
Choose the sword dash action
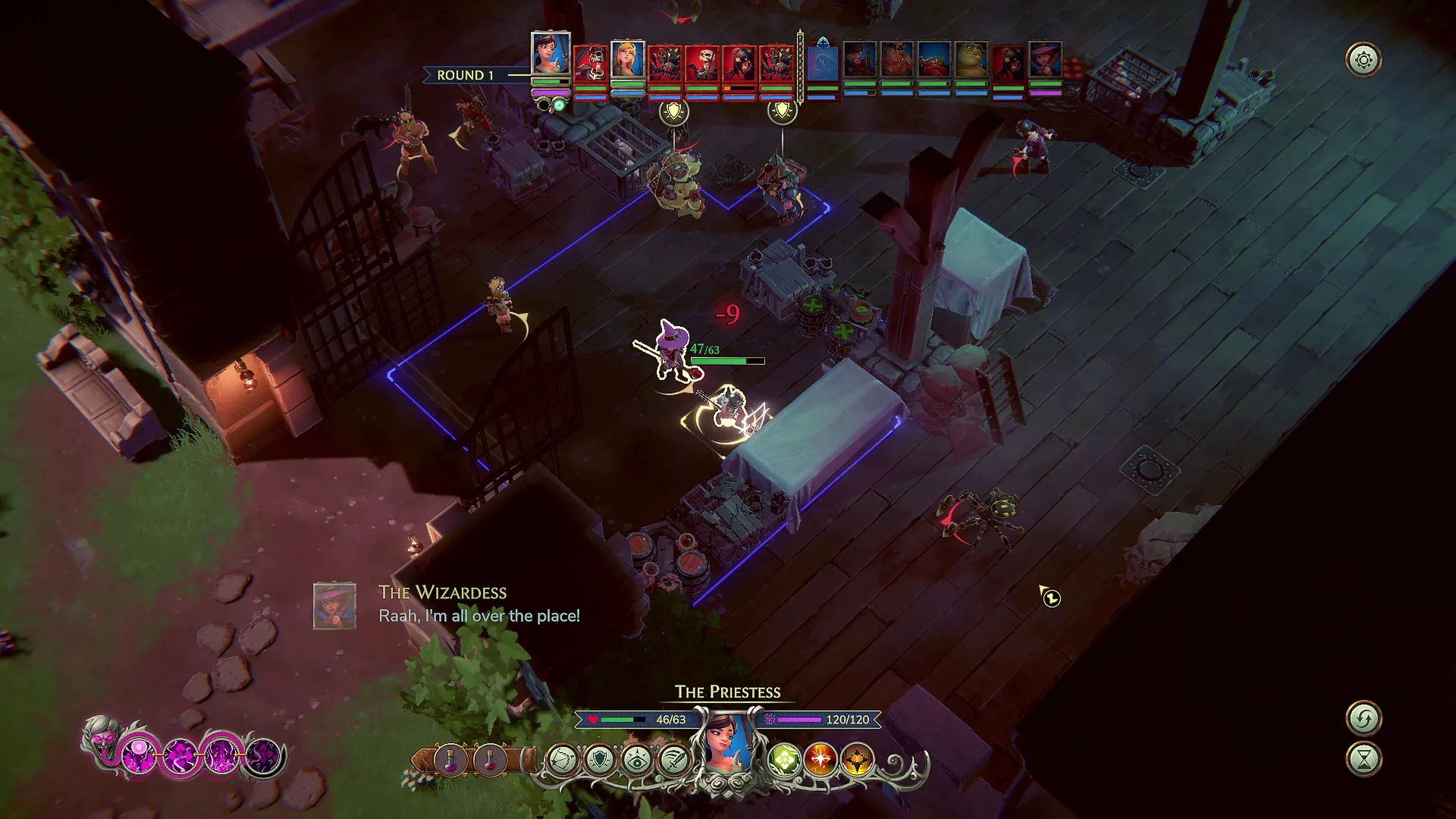click(x=673, y=759)
